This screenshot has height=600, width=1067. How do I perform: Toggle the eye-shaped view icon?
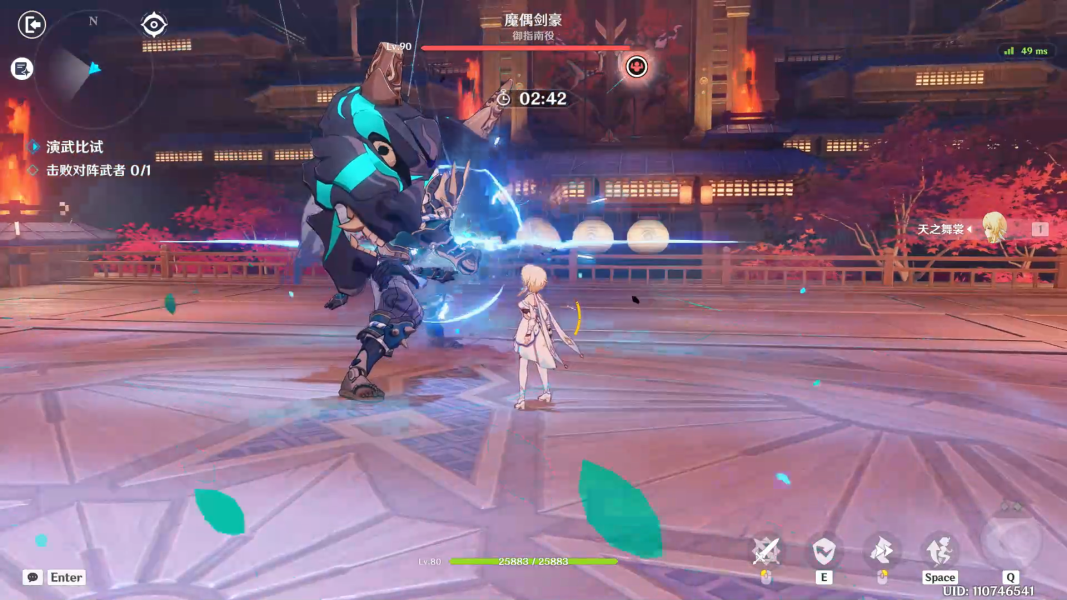[153, 24]
